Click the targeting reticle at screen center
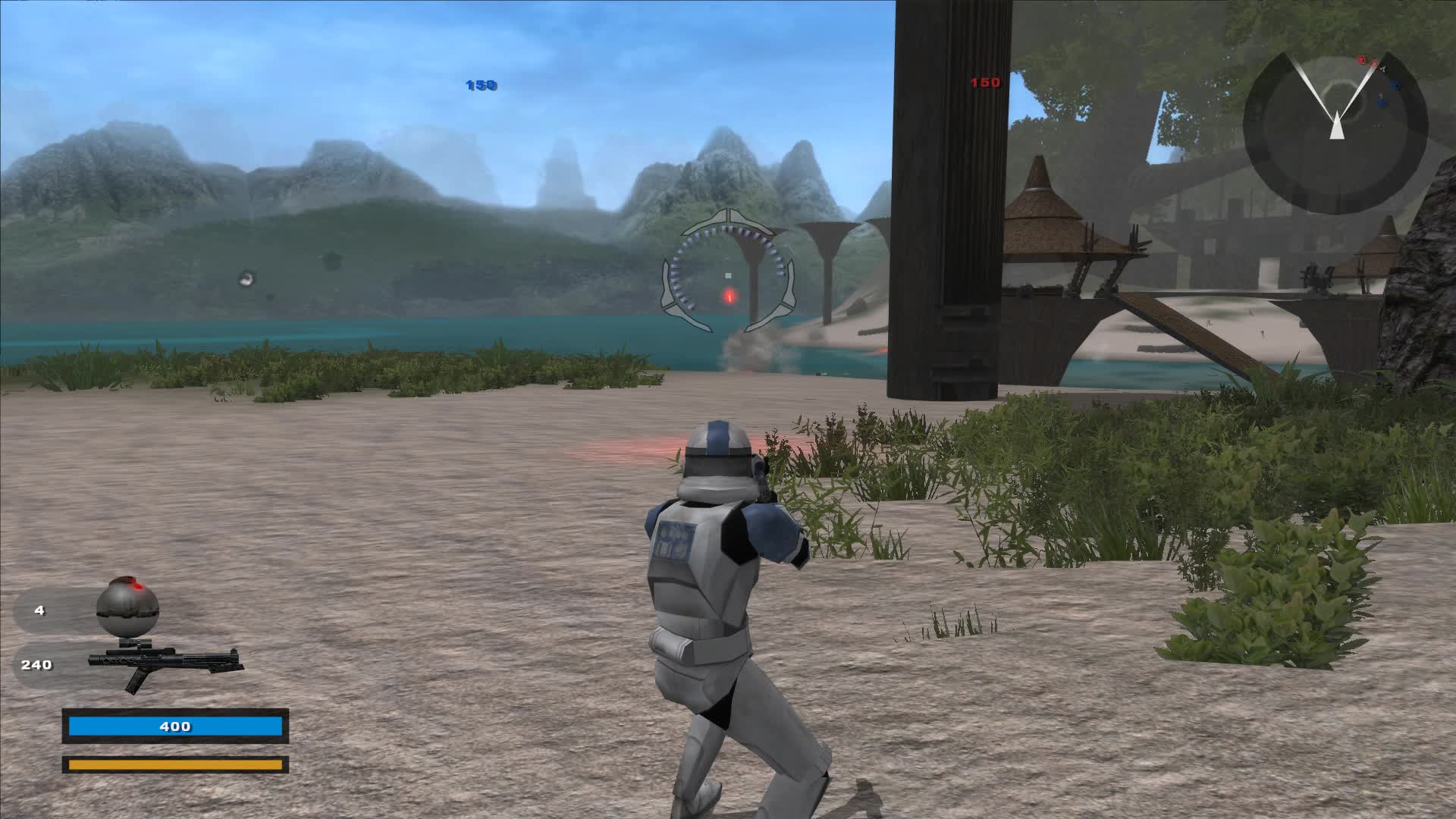1456x819 pixels. pos(728,273)
